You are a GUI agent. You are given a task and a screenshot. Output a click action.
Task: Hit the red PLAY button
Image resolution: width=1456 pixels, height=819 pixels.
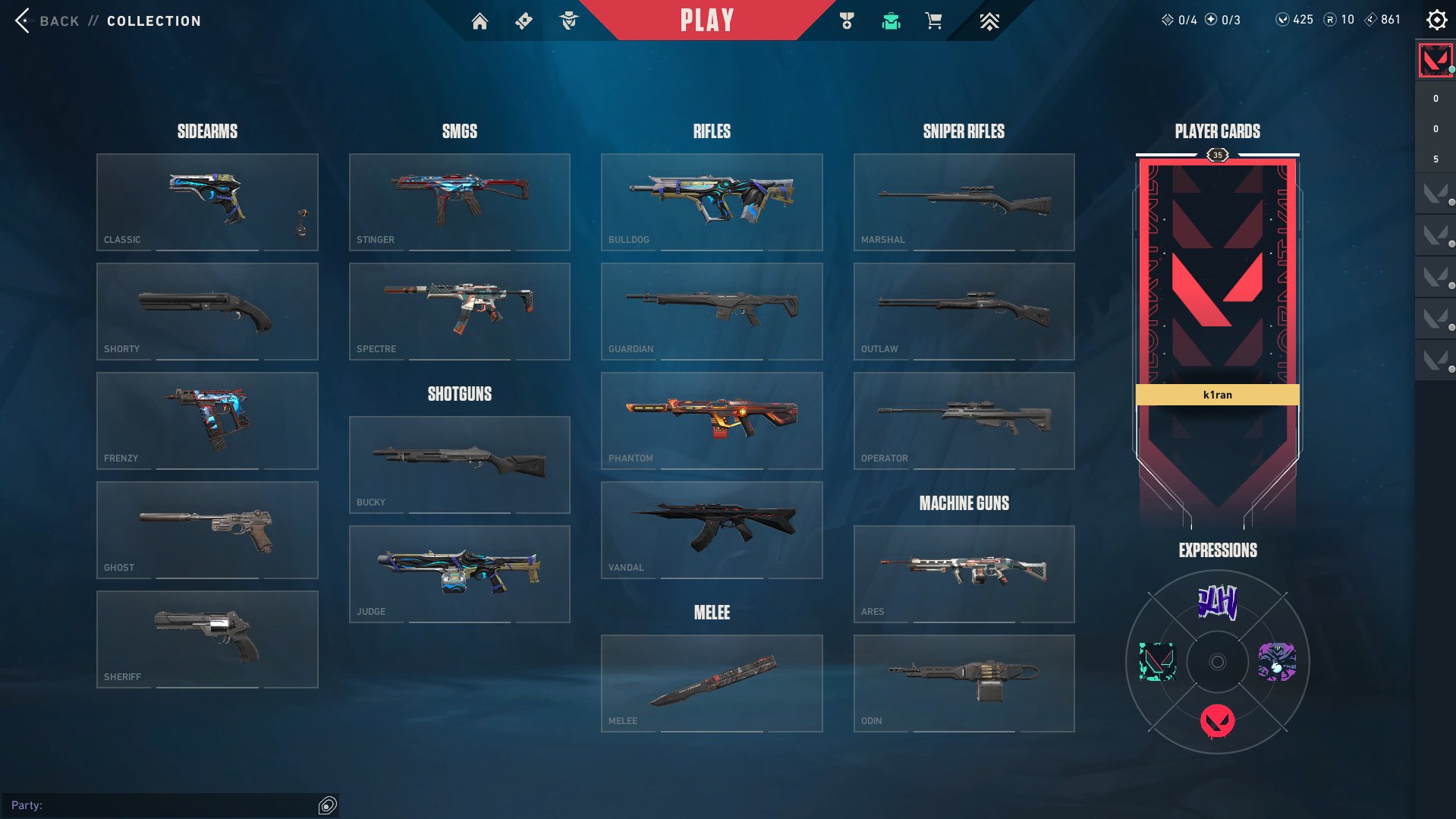(x=706, y=20)
